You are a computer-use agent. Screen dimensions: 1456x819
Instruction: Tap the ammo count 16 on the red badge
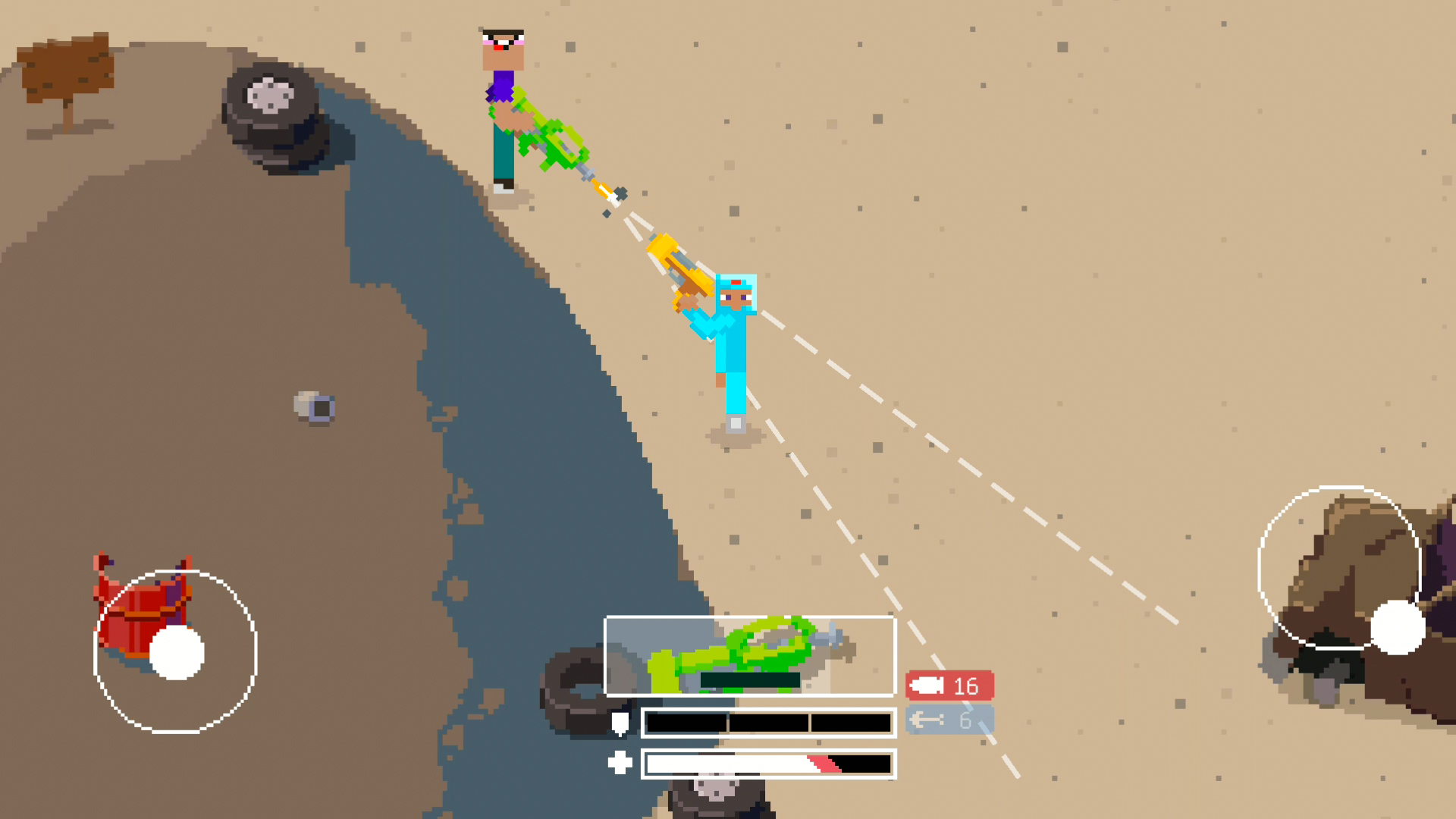pyautogui.click(x=965, y=686)
